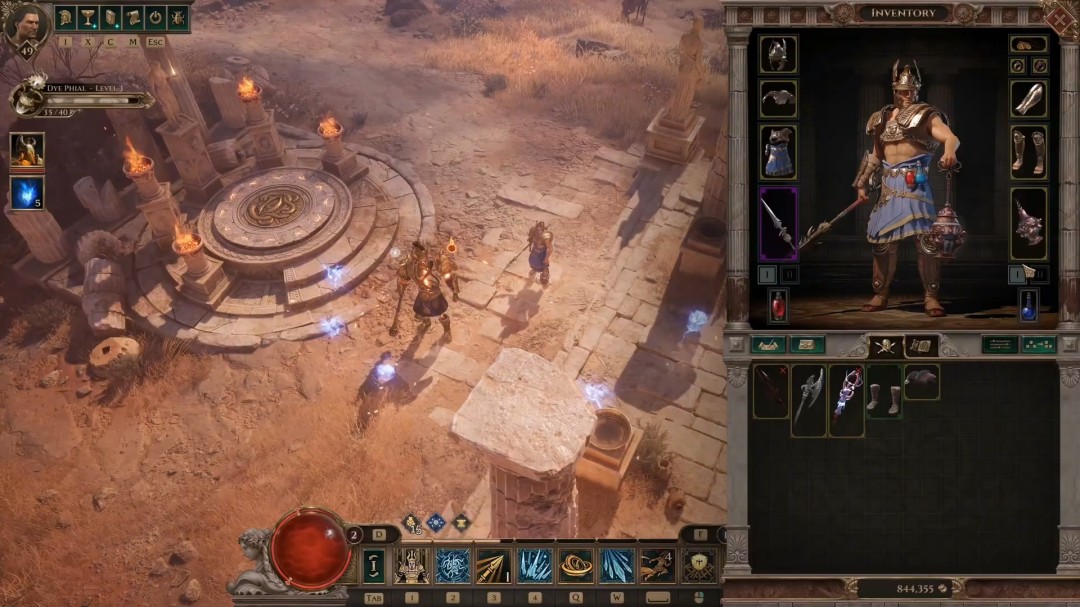1080x607 pixels.
Task: Use the spear throw skill
Action: [x=493, y=566]
